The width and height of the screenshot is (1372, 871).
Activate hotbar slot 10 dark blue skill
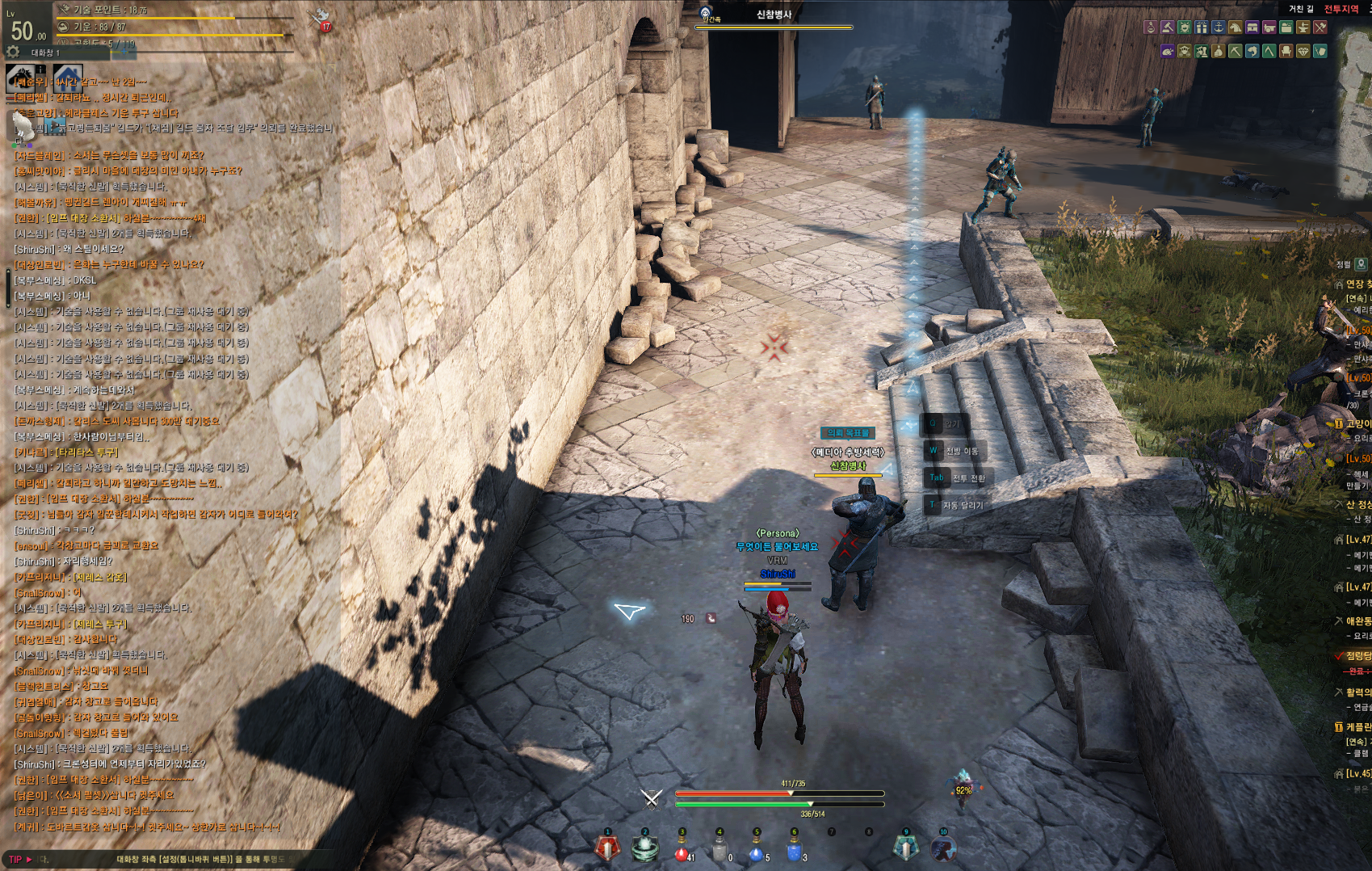tap(942, 848)
